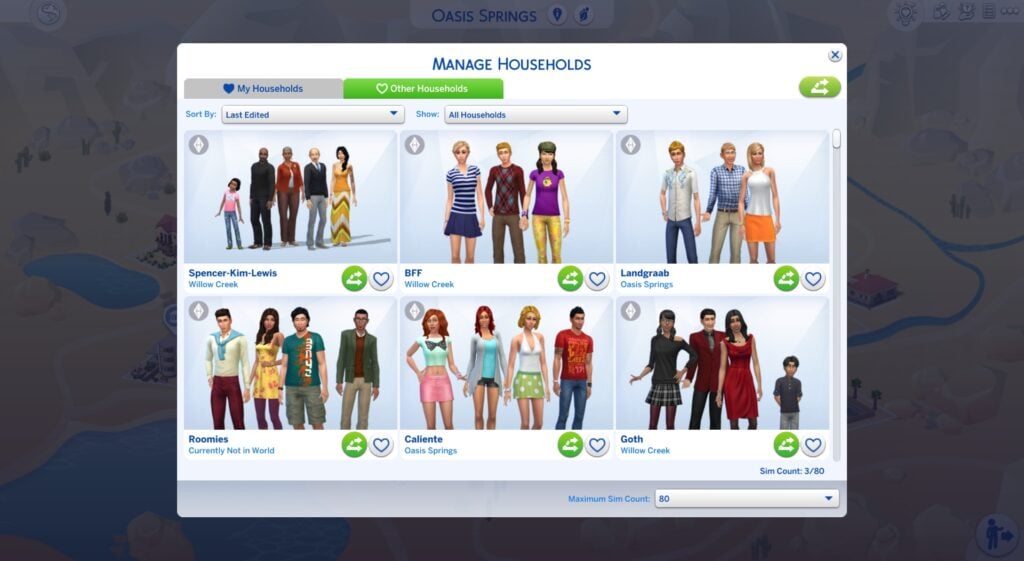Image resolution: width=1024 pixels, height=561 pixels.
Task: Select the Other Households tab
Action: click(423, 89)
